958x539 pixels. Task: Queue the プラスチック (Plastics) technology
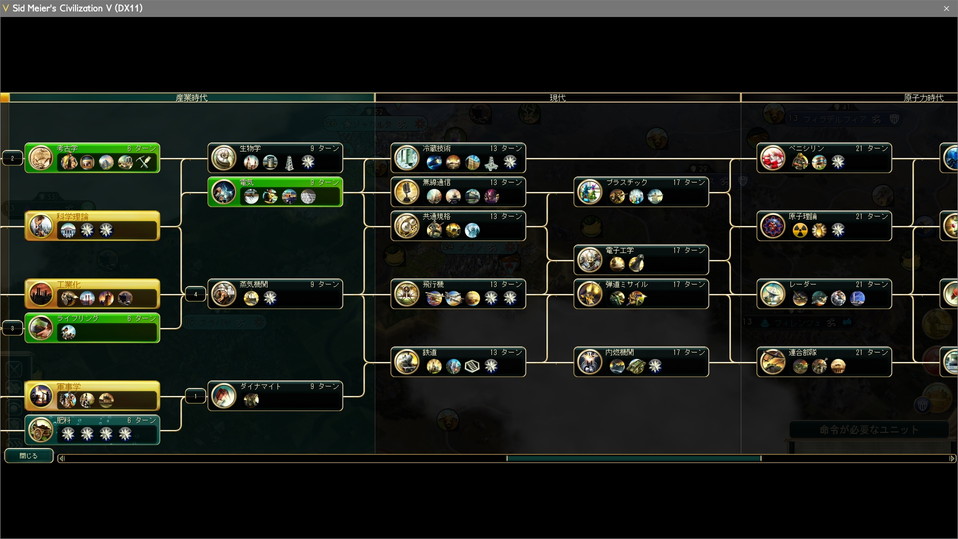641,192
